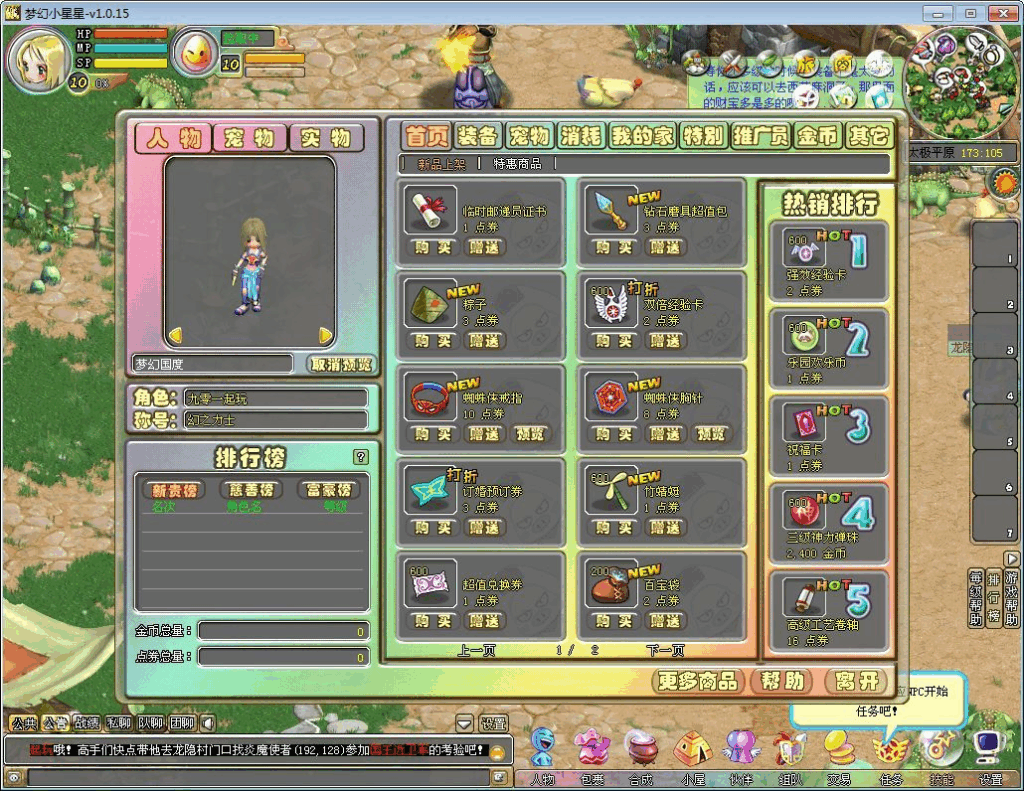1024x791 pixels.
Task: Show the 实物 preview tab
Action: tap(326, 138)
